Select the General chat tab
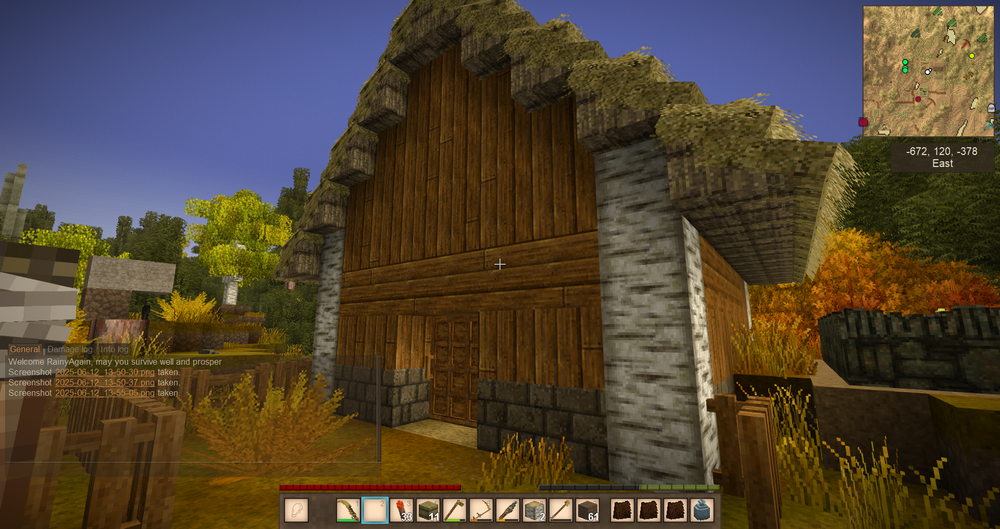 pyautogui.click(x=25, y=349)
